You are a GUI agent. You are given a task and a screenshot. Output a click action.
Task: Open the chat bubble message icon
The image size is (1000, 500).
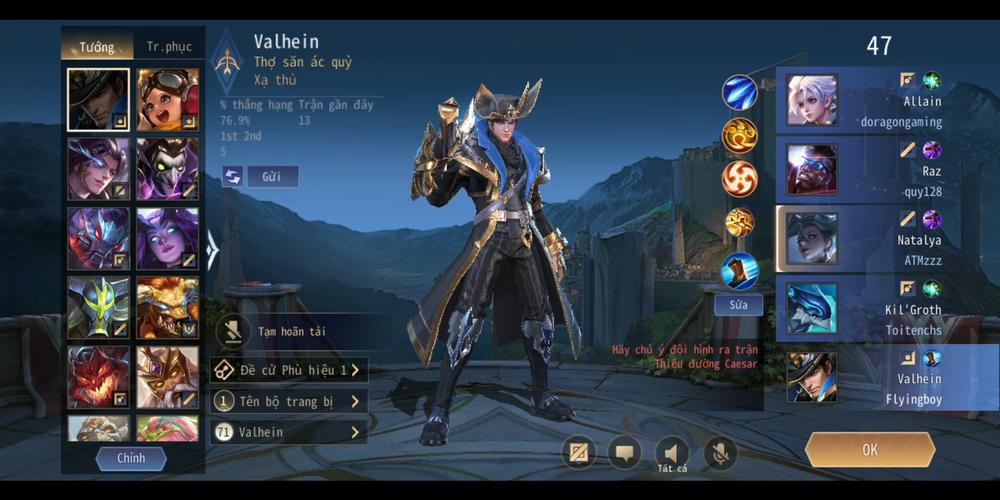(x=625, y=453)
